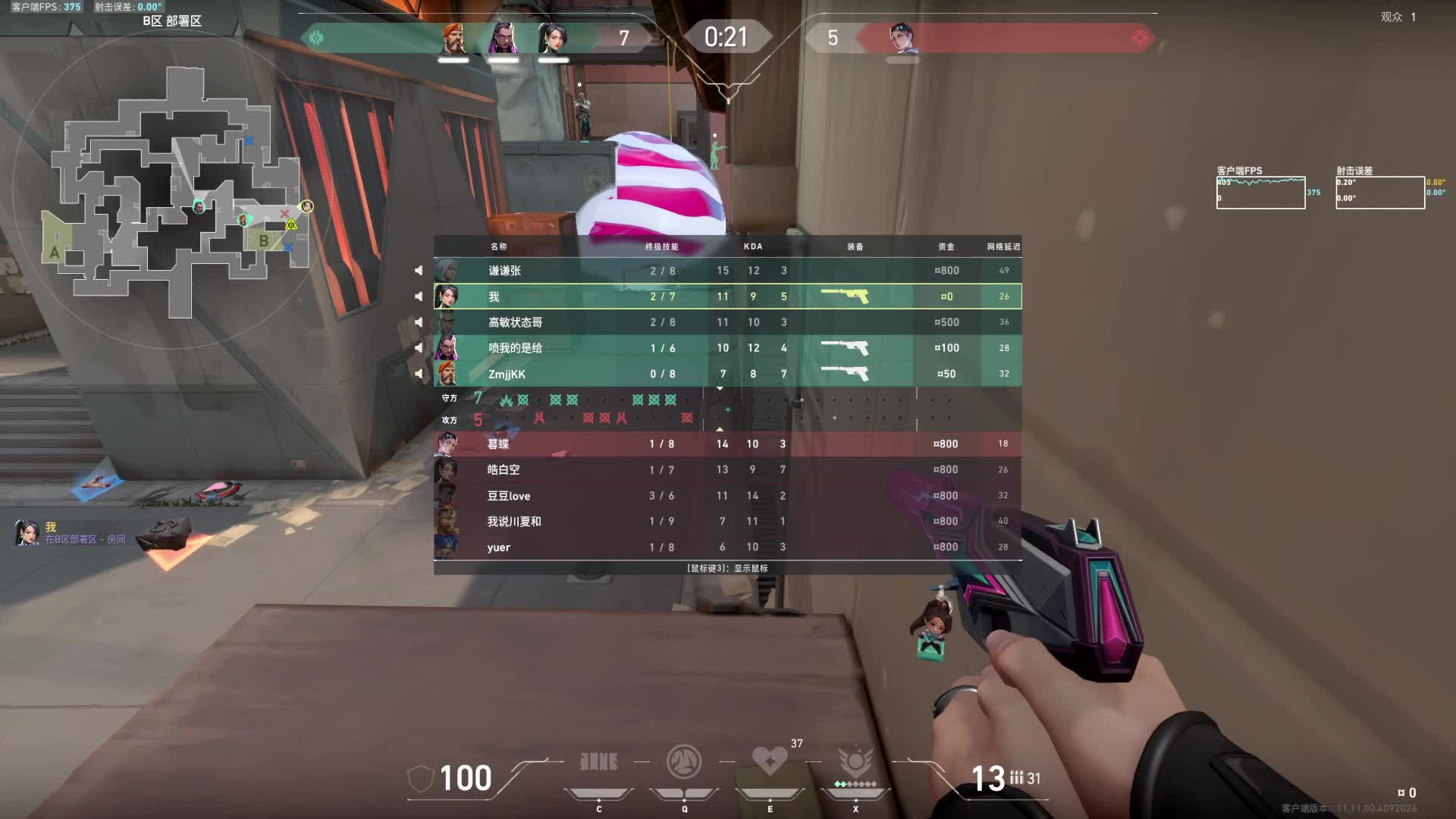Image resolution: width=1456 pixels, height=819 pixels.
Task: Pick the 豆豆love scoreboard row
Action: [727, 495]
